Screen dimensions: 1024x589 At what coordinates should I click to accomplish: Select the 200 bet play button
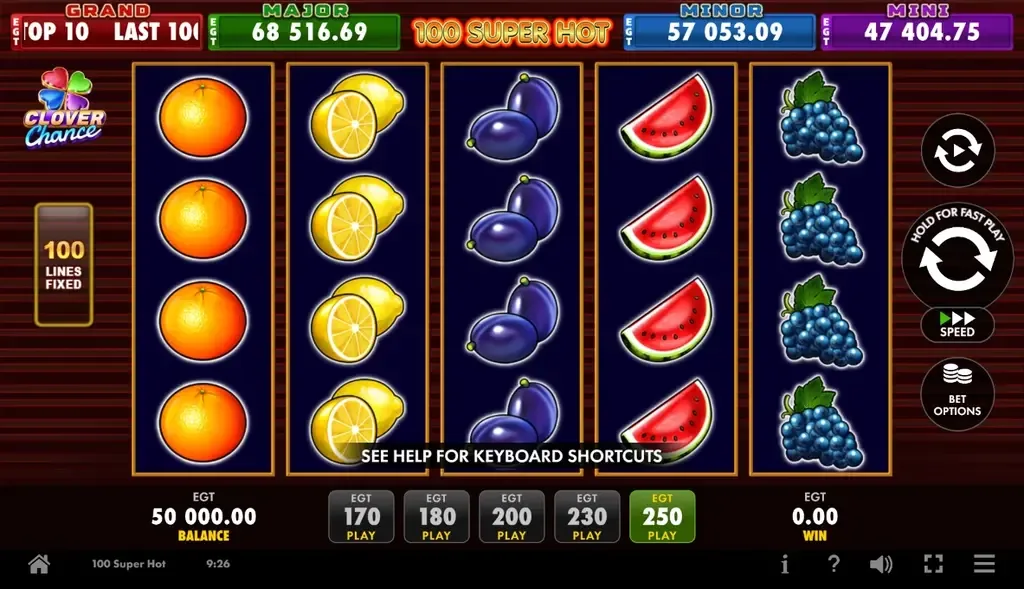point(511,517)
